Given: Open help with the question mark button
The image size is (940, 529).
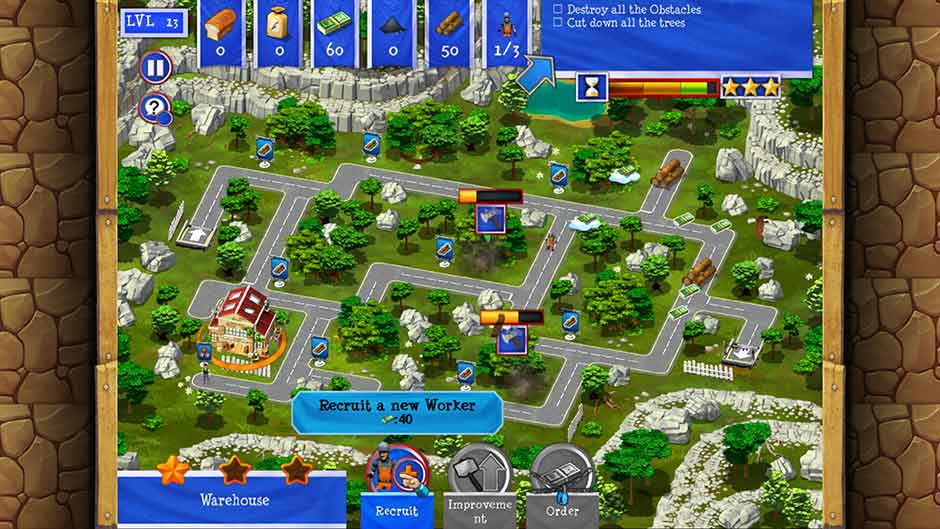Looking at the screenshot, I should click(154, 108).
